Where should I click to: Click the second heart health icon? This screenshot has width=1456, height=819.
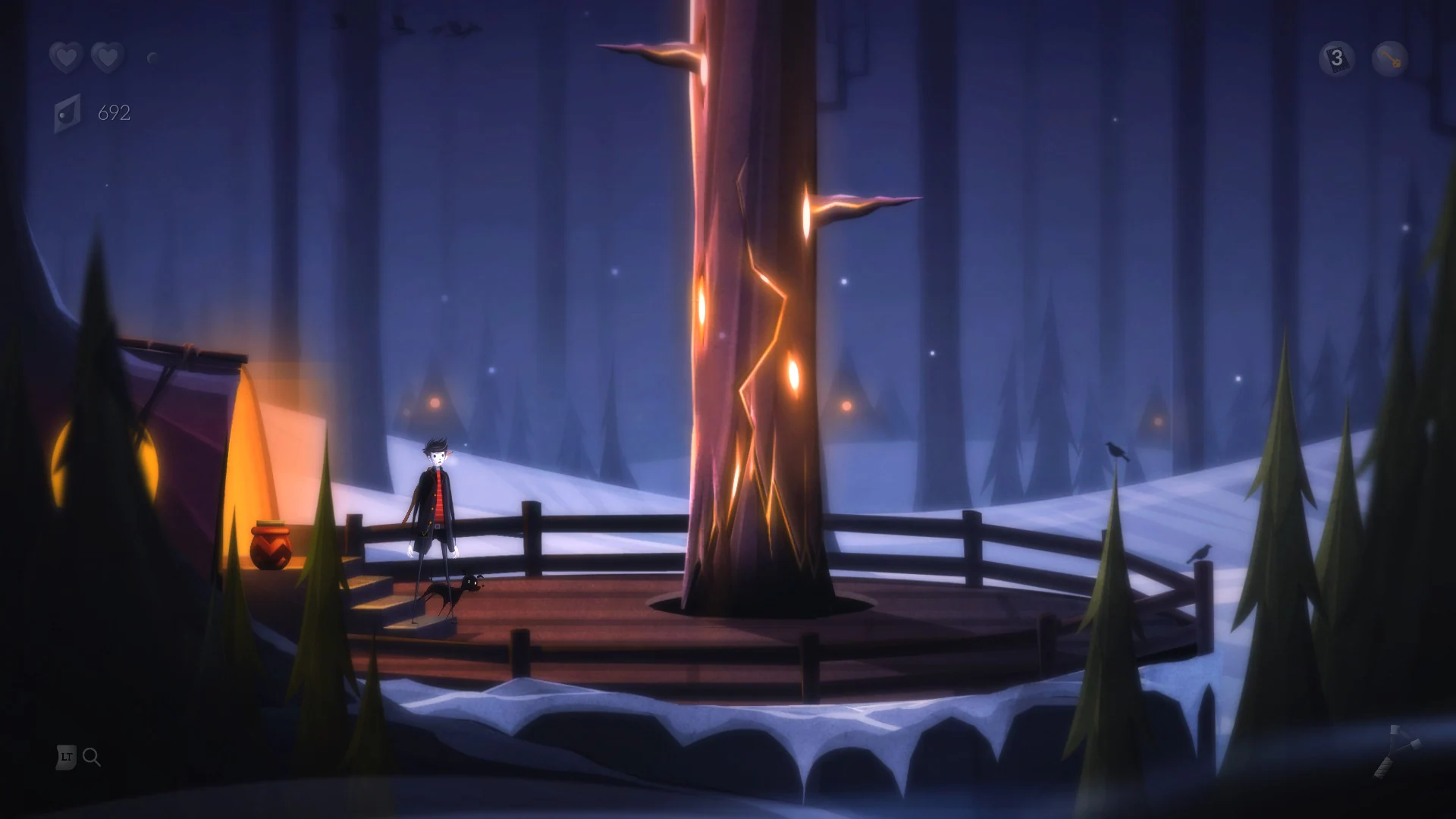(108, 58)
